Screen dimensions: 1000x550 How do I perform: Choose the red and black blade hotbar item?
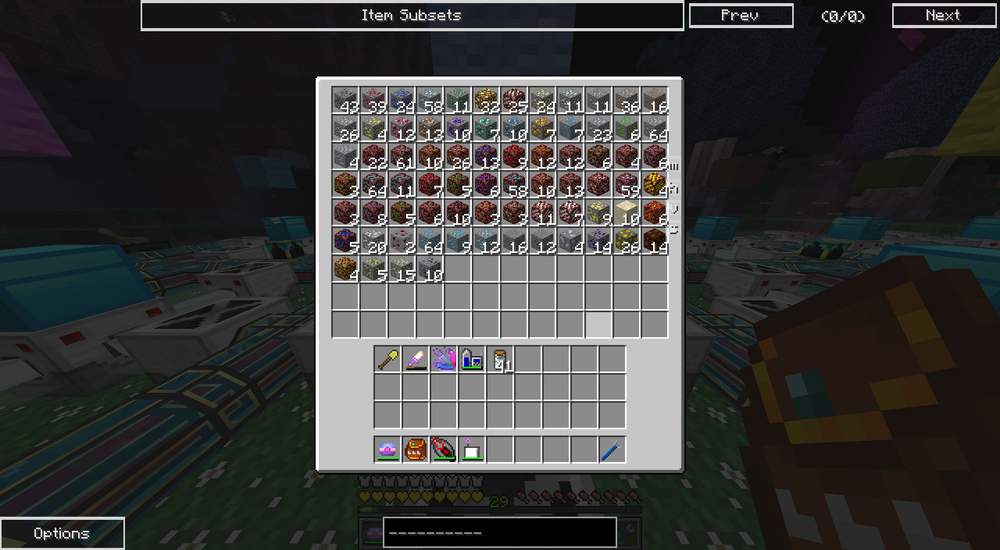click(444, 449)
